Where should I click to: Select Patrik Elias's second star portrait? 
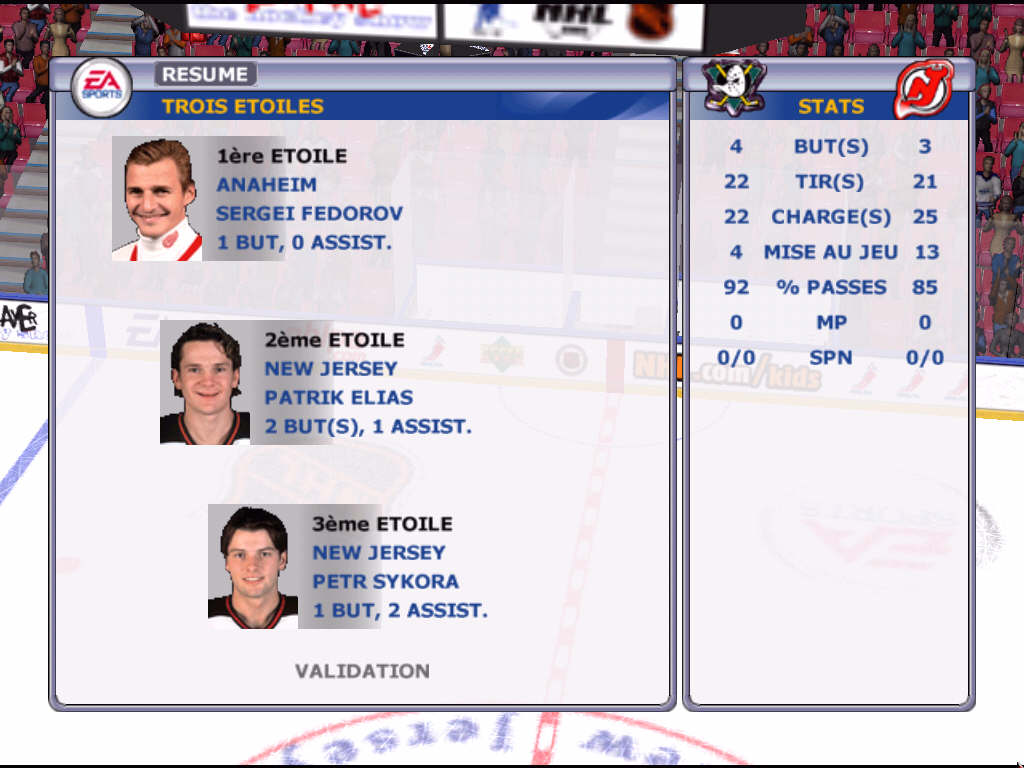(x=205, y=383)
